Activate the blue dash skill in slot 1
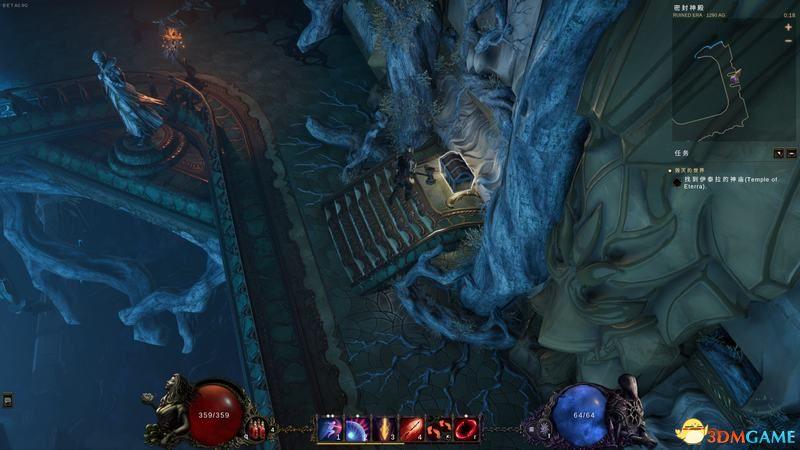Screen dimensions: 800x450 pos(329,429)
